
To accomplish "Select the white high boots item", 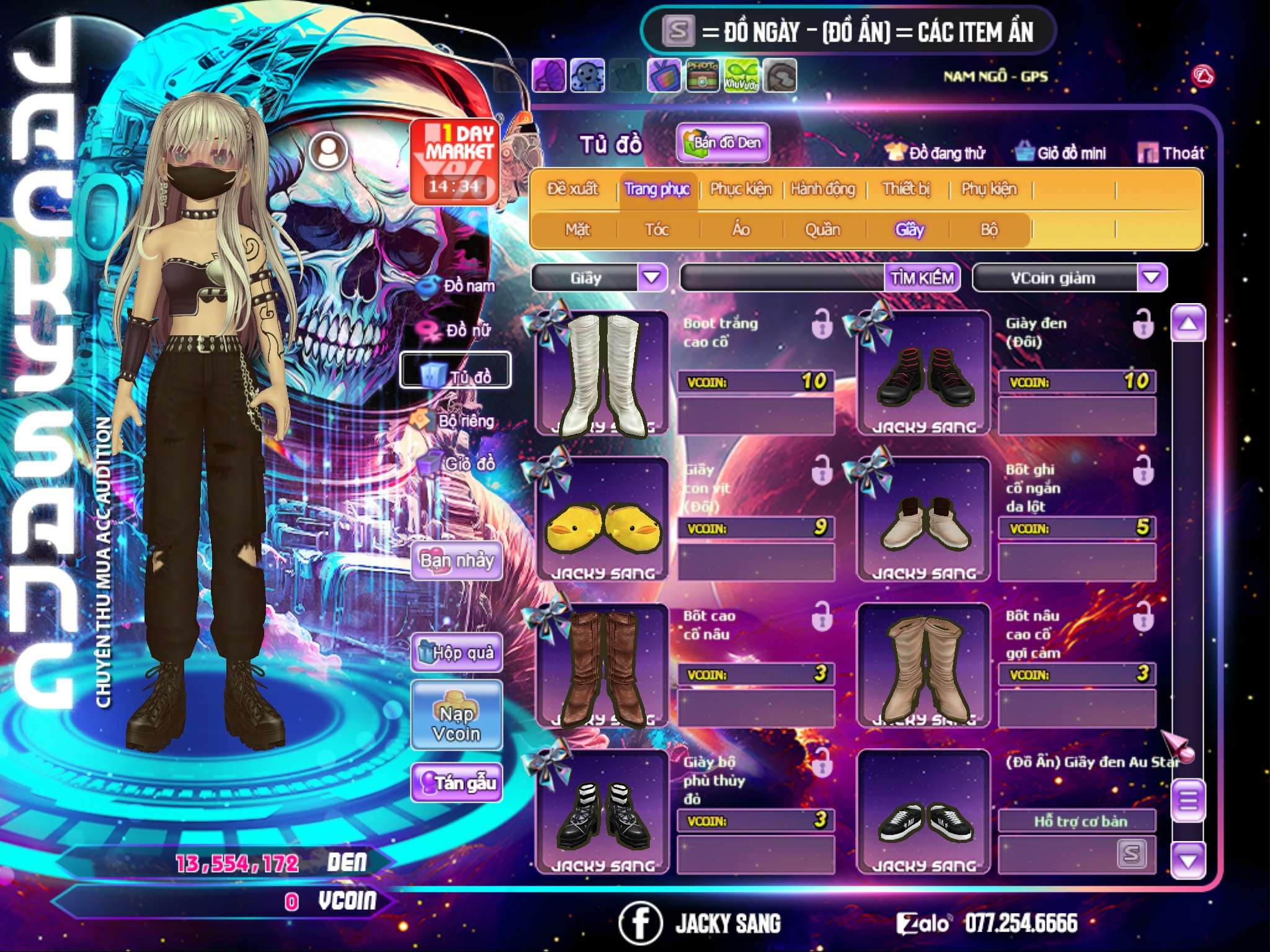I will tap(602, 374).
